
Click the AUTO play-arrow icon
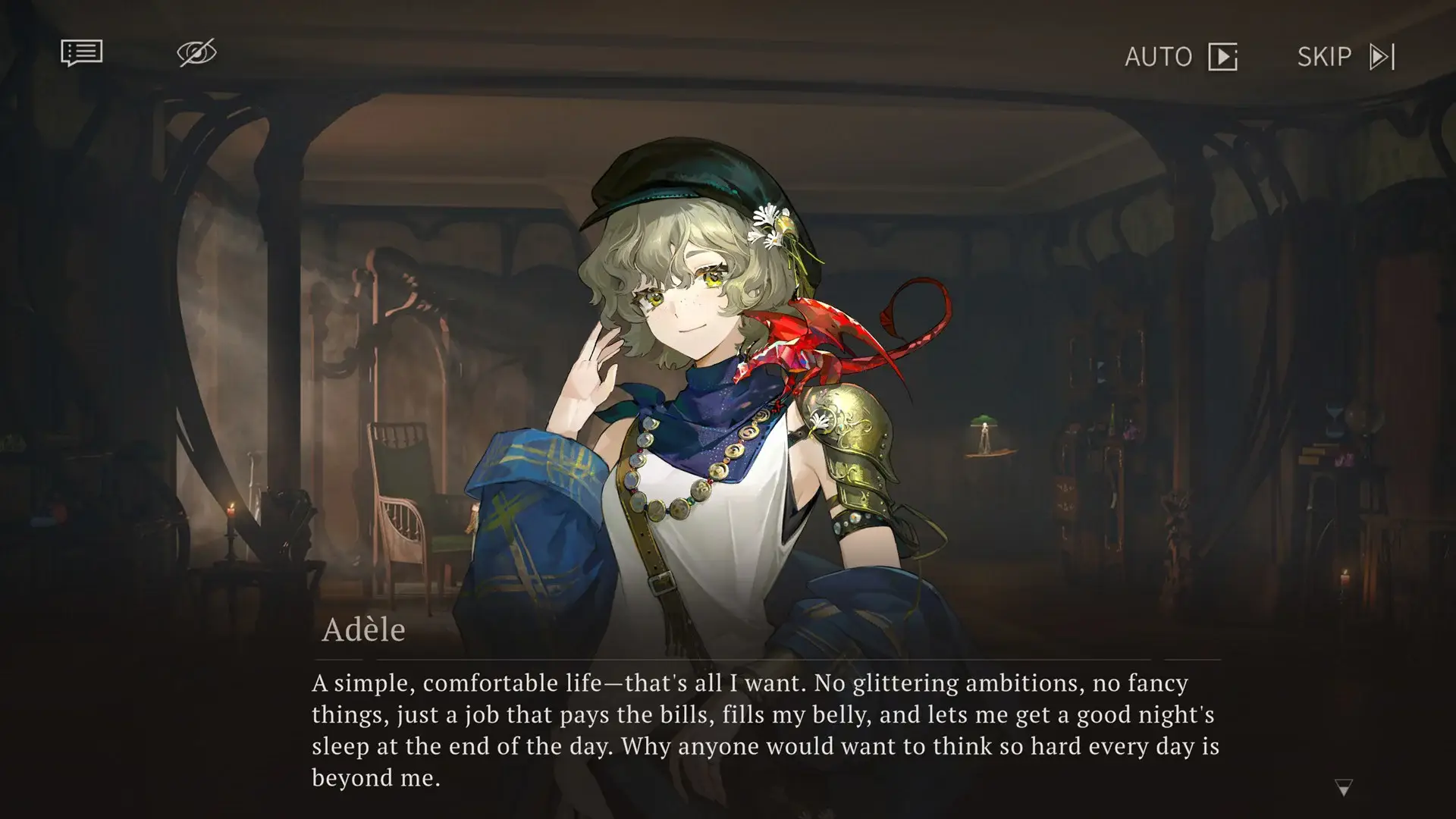point(1223,57)
